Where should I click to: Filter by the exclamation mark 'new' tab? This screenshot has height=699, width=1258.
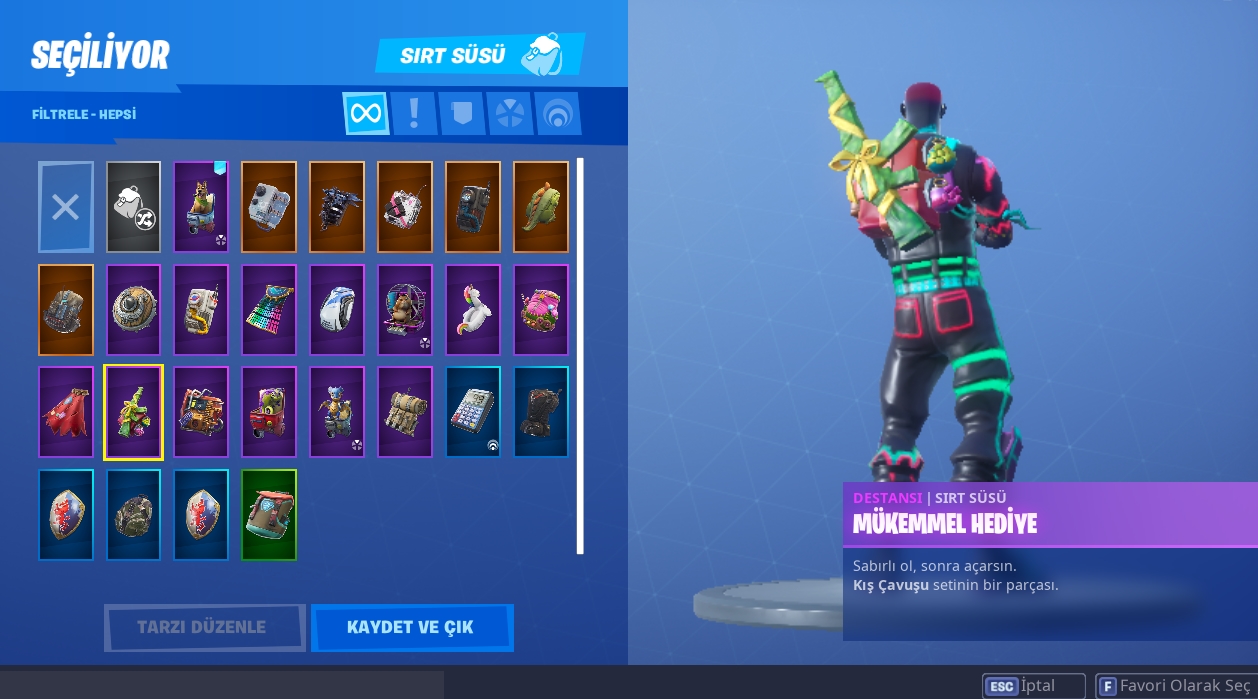click(413, 114)
